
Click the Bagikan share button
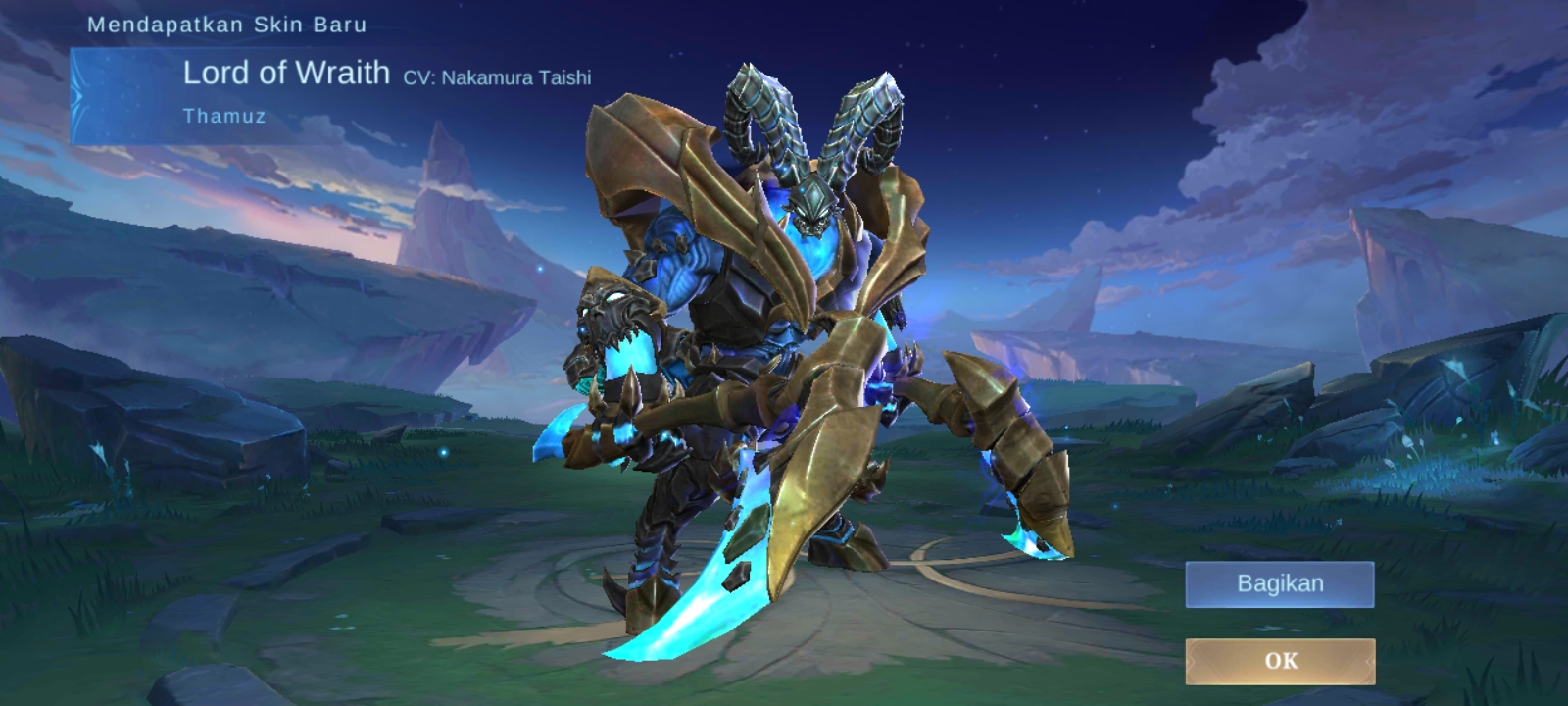(1280, 584)
